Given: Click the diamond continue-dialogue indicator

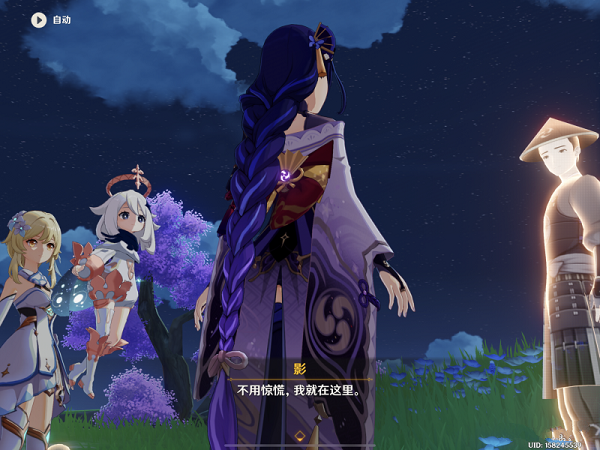Looking at the screenshot, I should (x=299, y=435).
